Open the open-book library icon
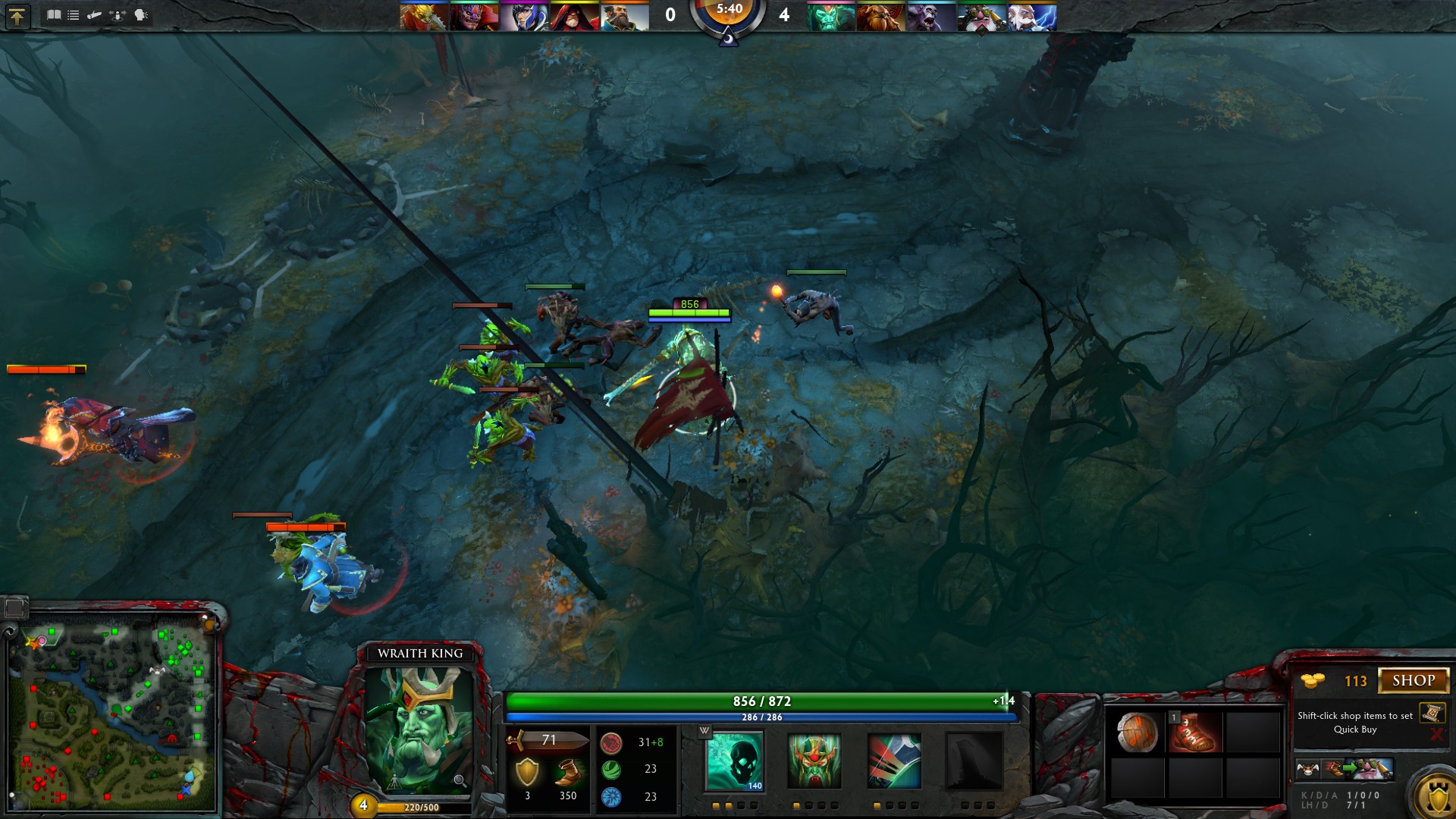This screenshot has width=1456, height=819. point(54,15)
